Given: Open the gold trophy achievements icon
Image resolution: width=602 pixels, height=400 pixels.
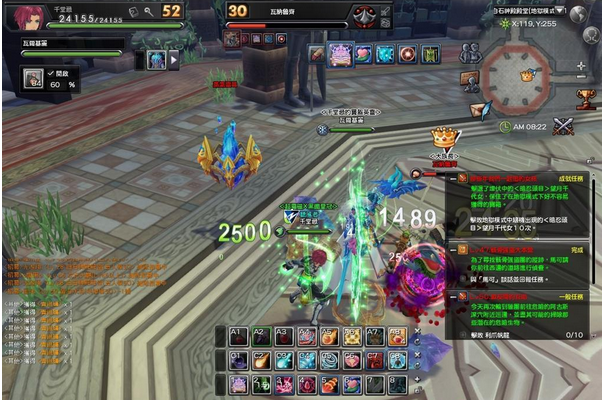Looking at the screenshot, I should point(585,98).
